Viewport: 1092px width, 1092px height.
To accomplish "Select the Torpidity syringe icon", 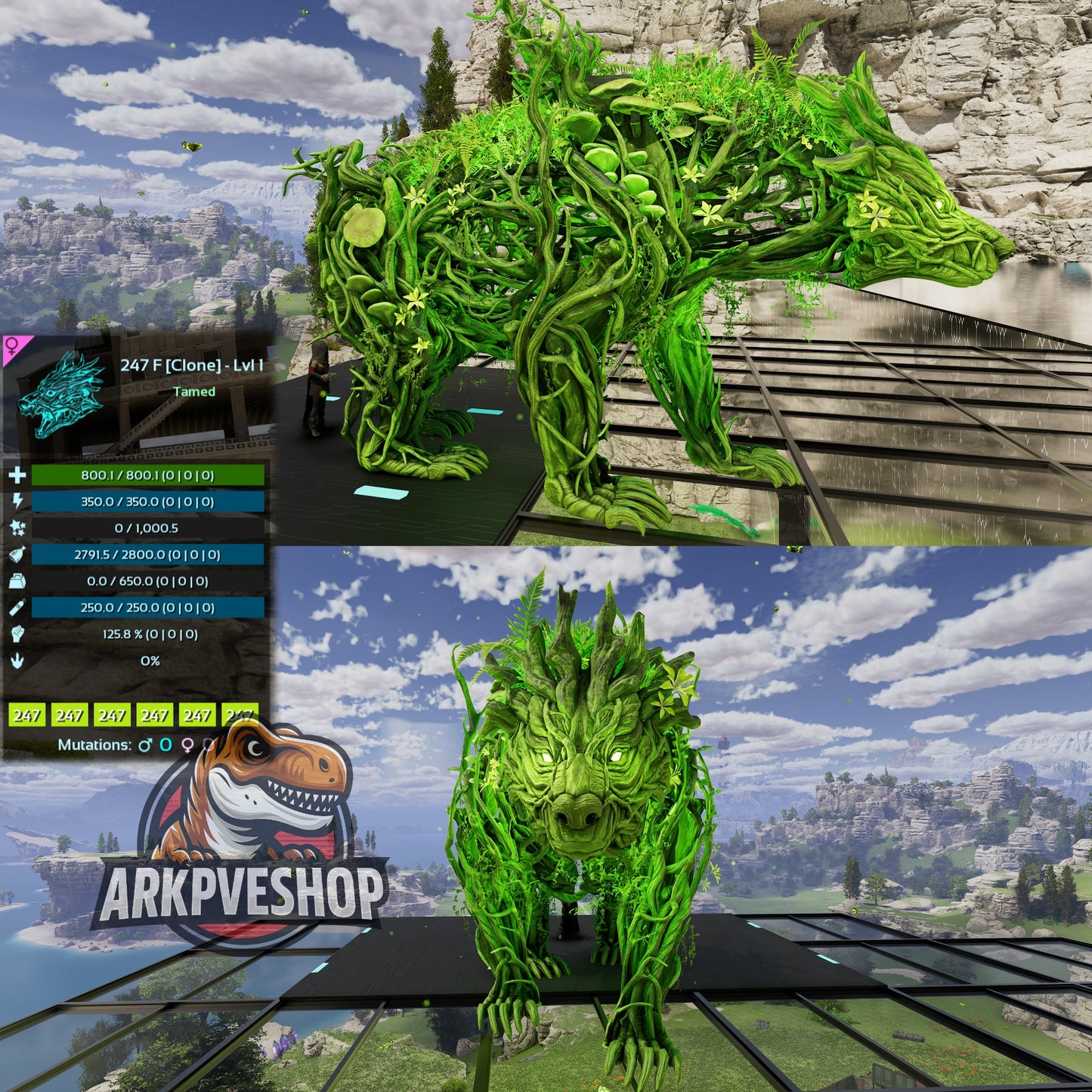I will tap(17, 607).
